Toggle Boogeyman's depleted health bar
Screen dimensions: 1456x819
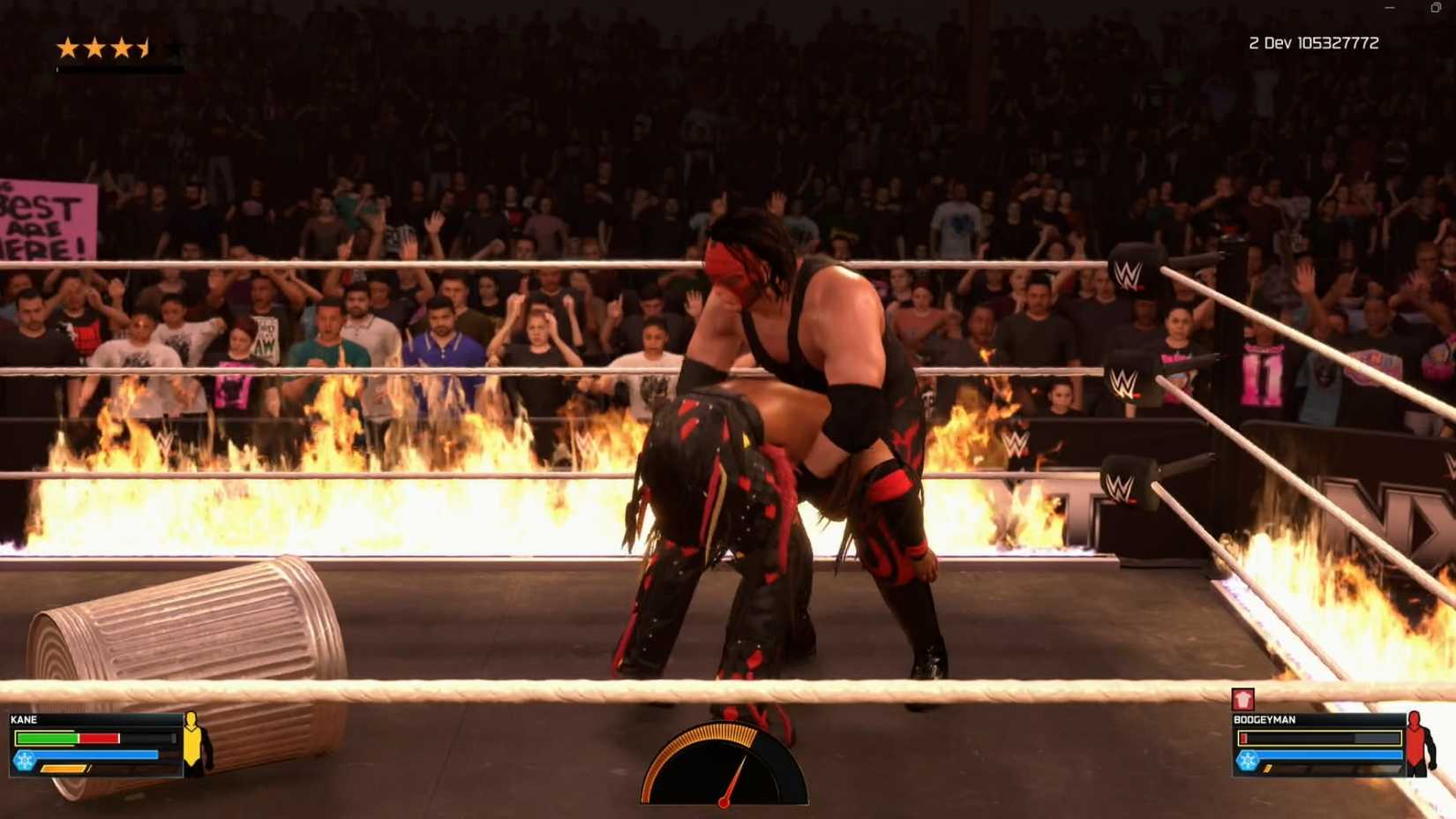[x=1317, y=738]
